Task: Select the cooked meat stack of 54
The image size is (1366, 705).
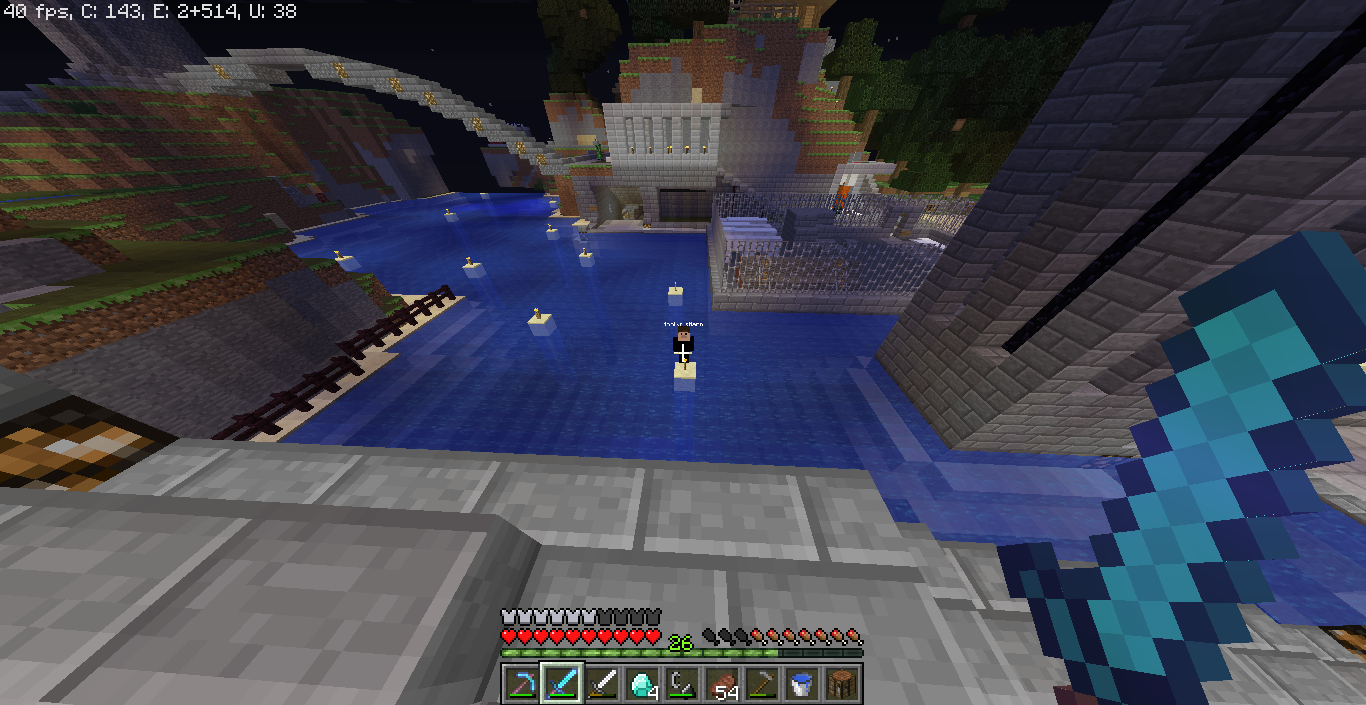Action: pos(722,684)
